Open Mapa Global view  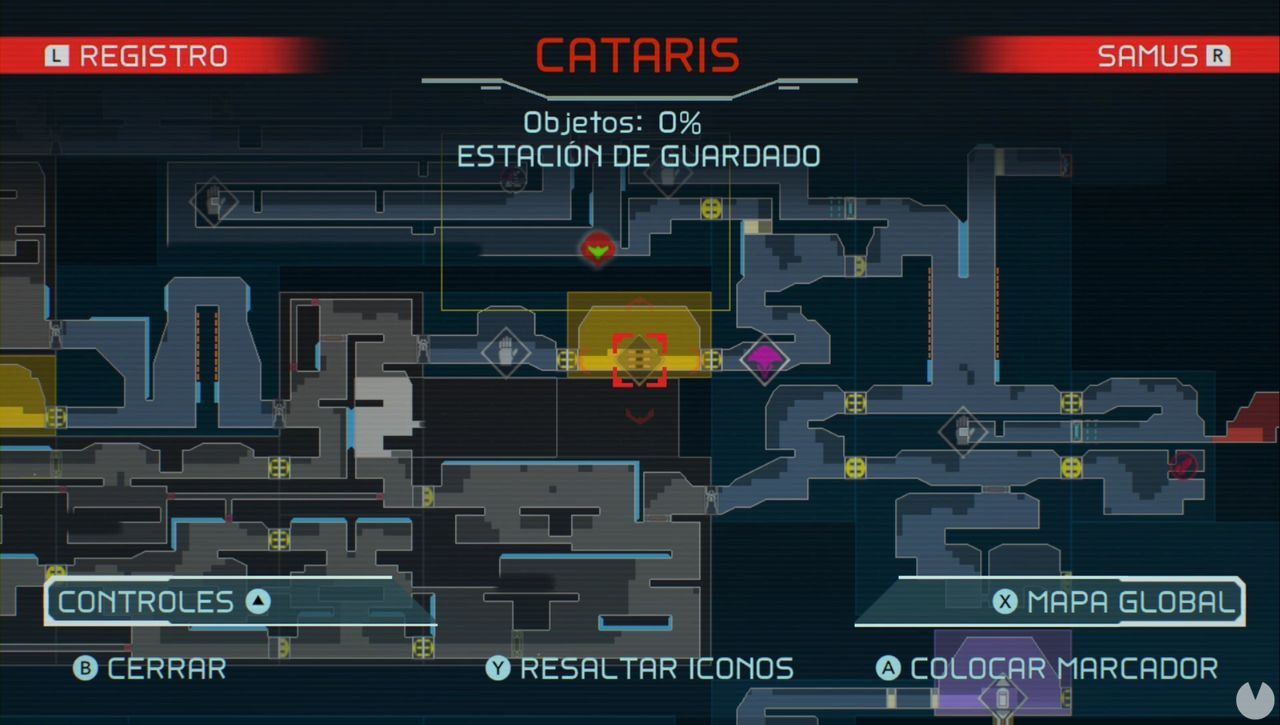point(1110,602)
